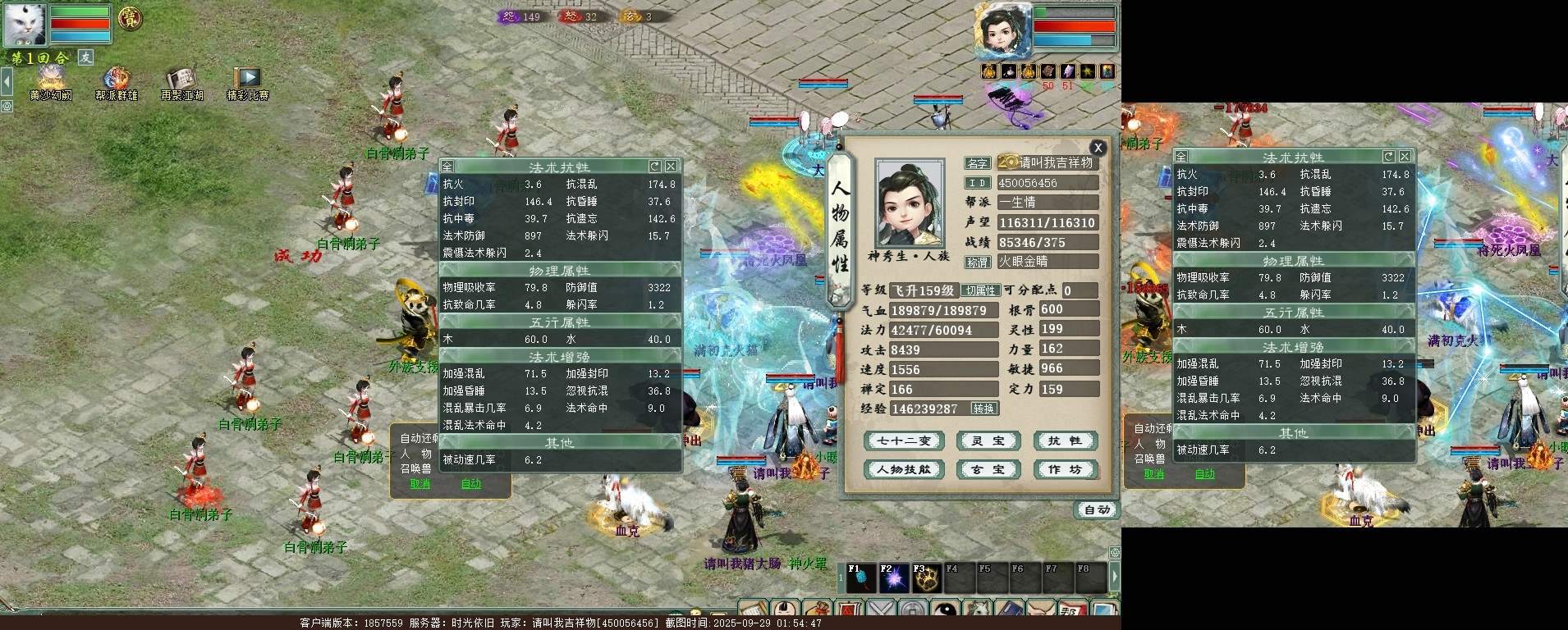Click the 称谓 title button
This screenshot has width=1568, height=630.
point(977,262)
